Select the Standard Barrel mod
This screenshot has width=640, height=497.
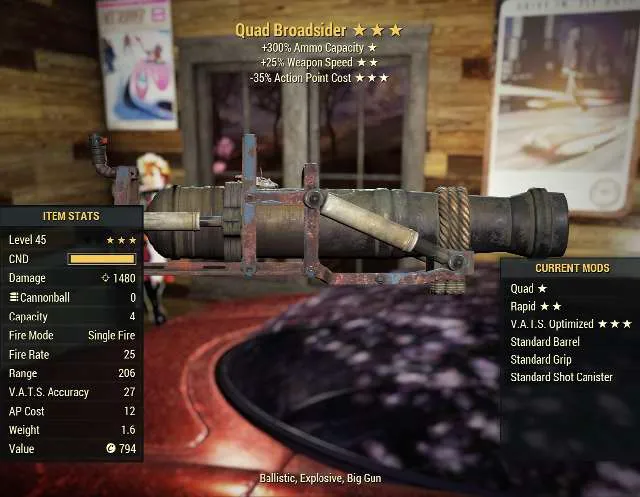point(545,342)
